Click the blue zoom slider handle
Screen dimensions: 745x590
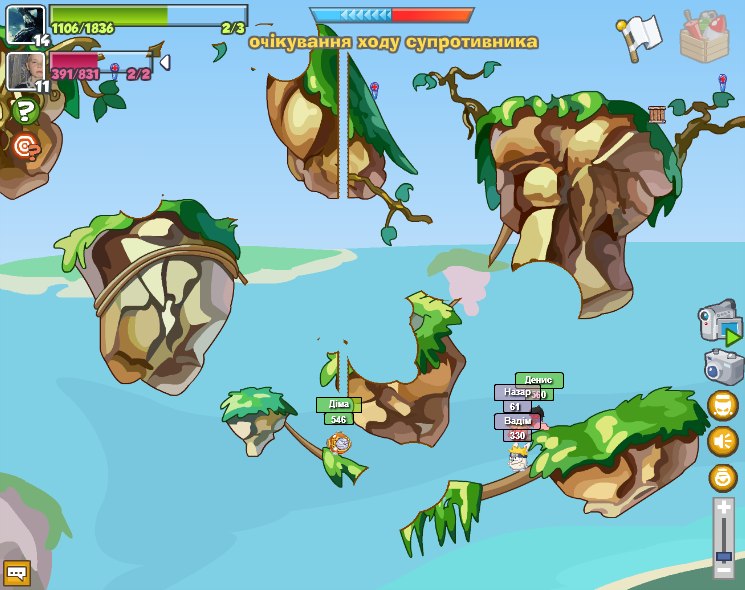[724, 555]
